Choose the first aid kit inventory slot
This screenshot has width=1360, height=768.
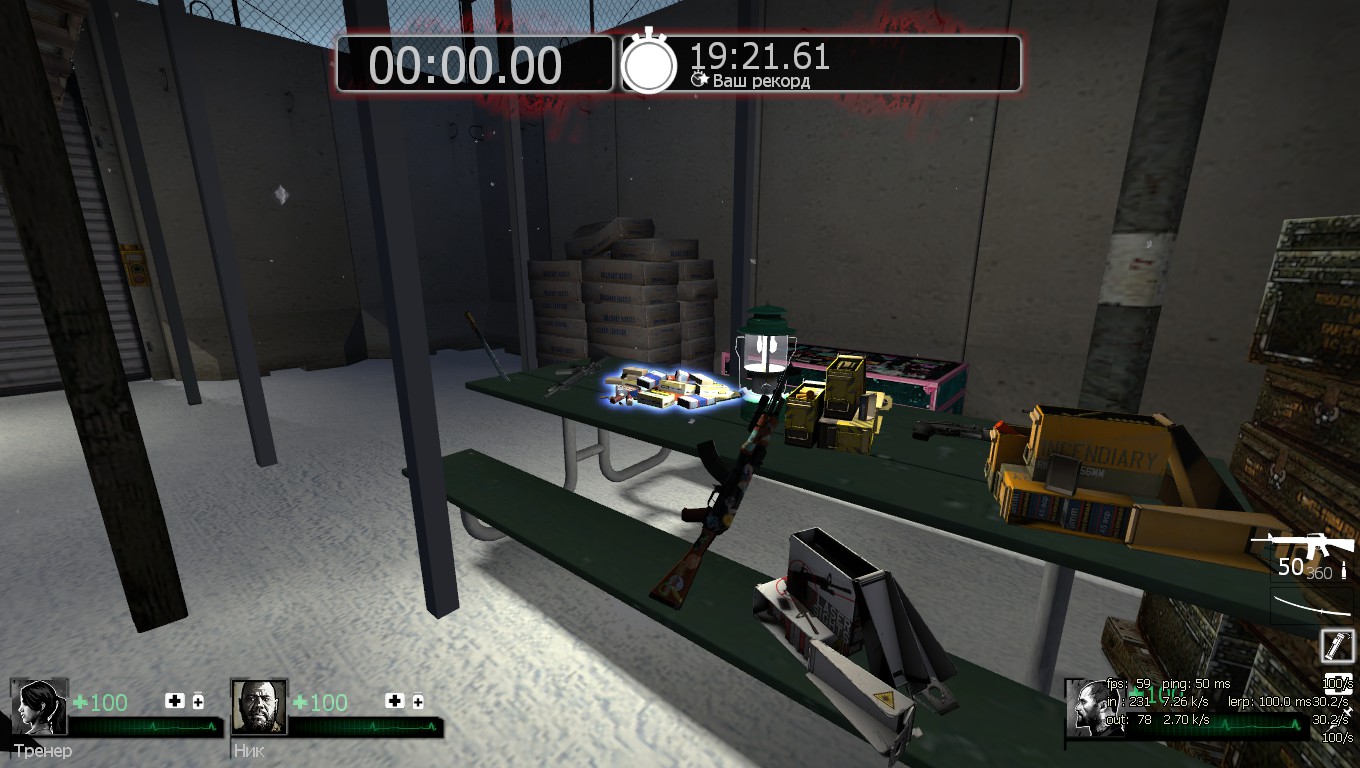1338,684
